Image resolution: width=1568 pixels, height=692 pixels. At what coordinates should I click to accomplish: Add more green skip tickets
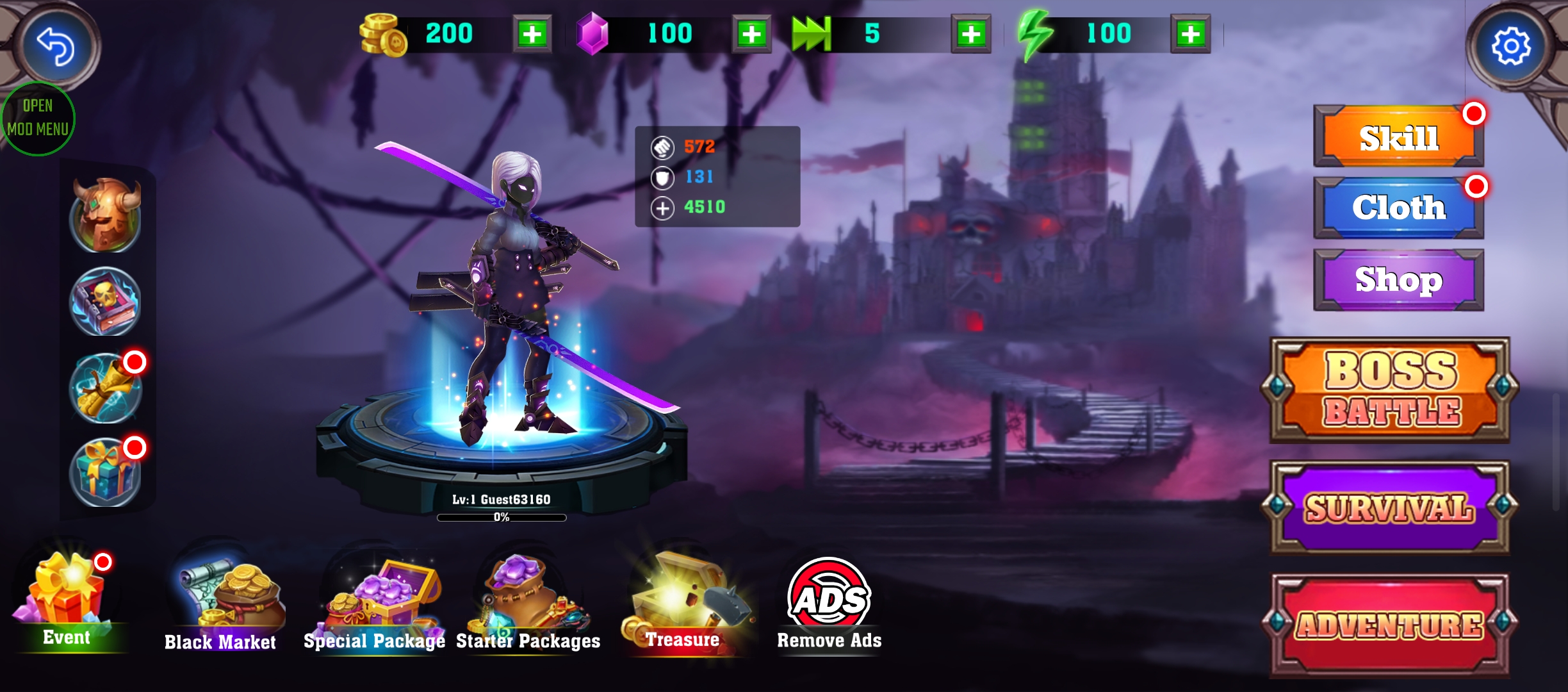pos(971,33)
